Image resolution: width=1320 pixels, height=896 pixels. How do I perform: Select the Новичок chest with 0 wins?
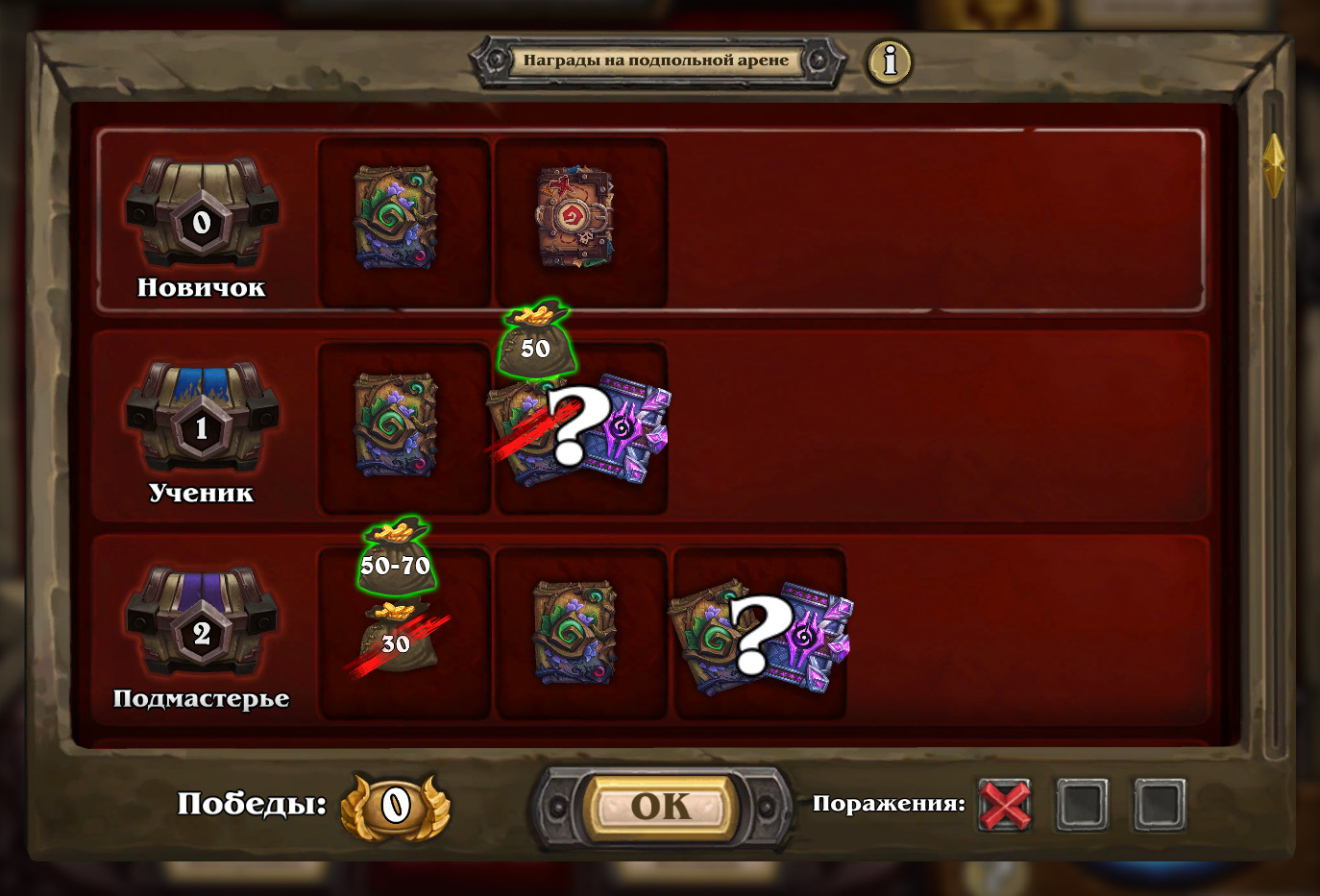point(202,215)
